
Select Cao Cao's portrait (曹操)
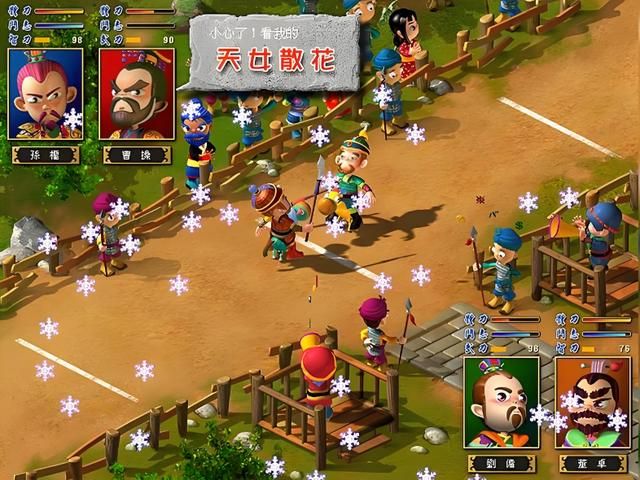(x=137, y=95)
